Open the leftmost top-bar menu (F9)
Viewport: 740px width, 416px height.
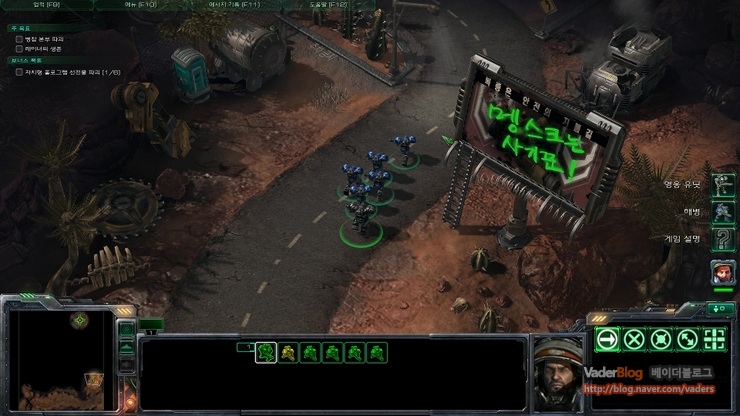[x=47, y=5]
